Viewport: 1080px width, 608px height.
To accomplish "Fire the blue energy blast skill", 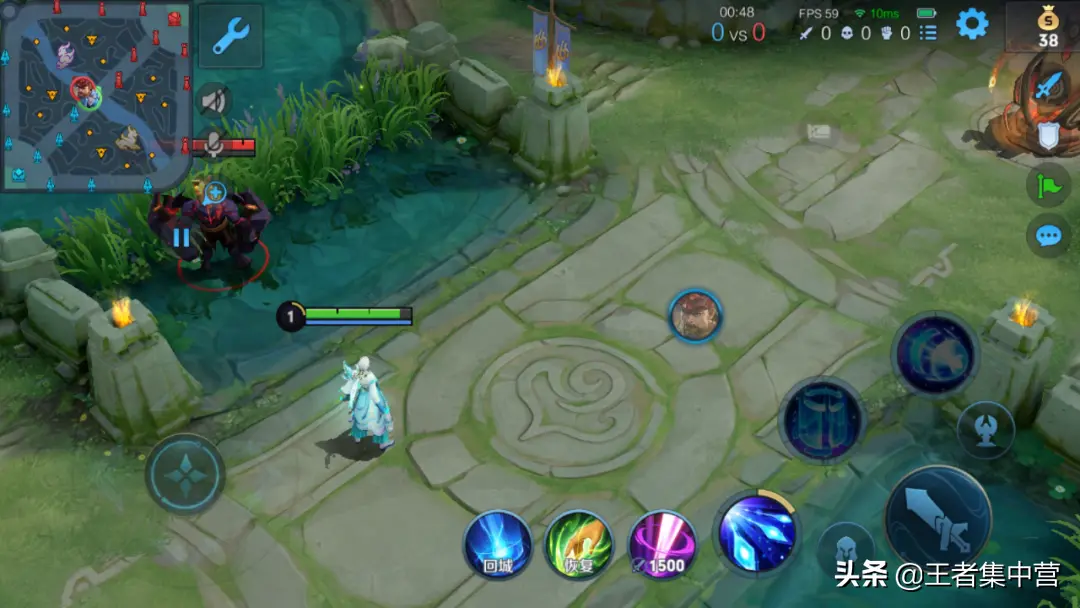I will (755, 533).
